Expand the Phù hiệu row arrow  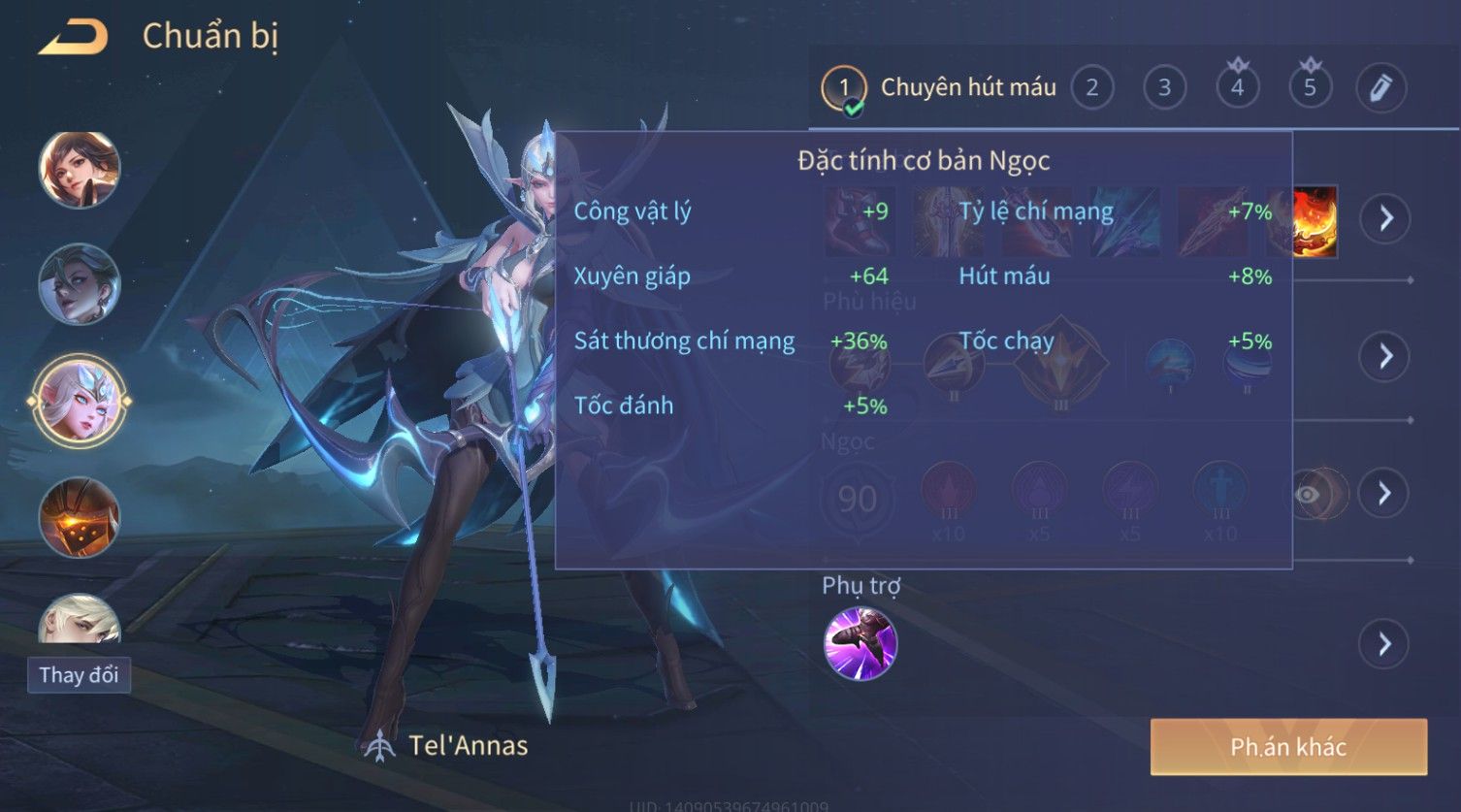(1385, 356)
